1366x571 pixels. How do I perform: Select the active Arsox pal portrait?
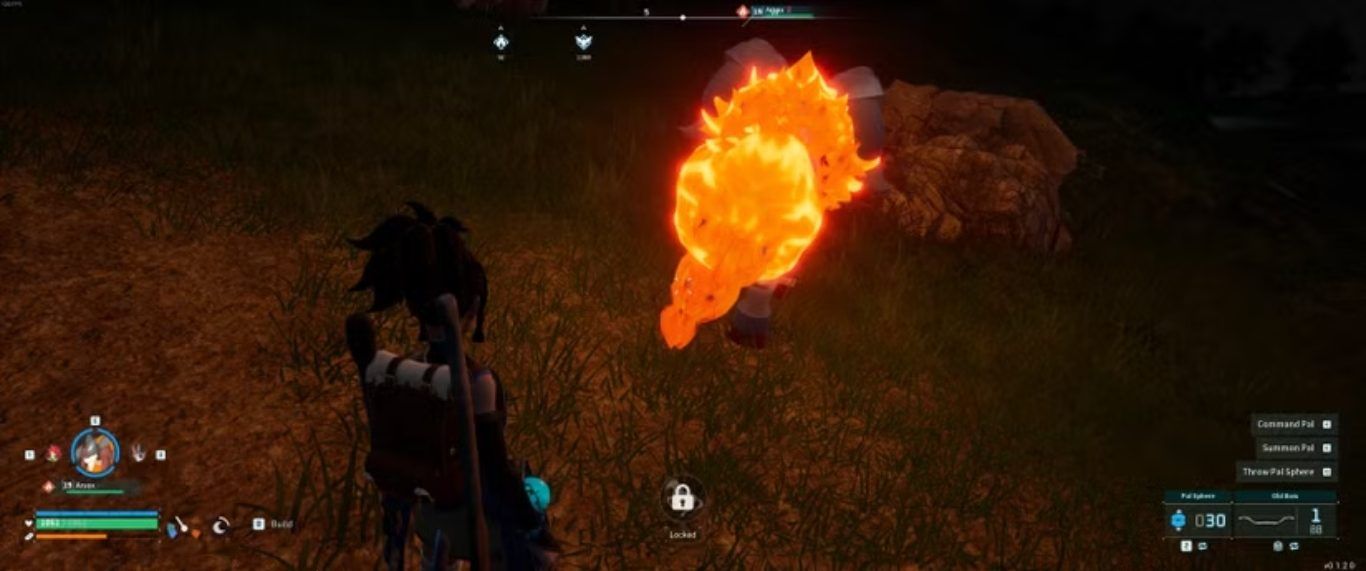tap(95, 452)
